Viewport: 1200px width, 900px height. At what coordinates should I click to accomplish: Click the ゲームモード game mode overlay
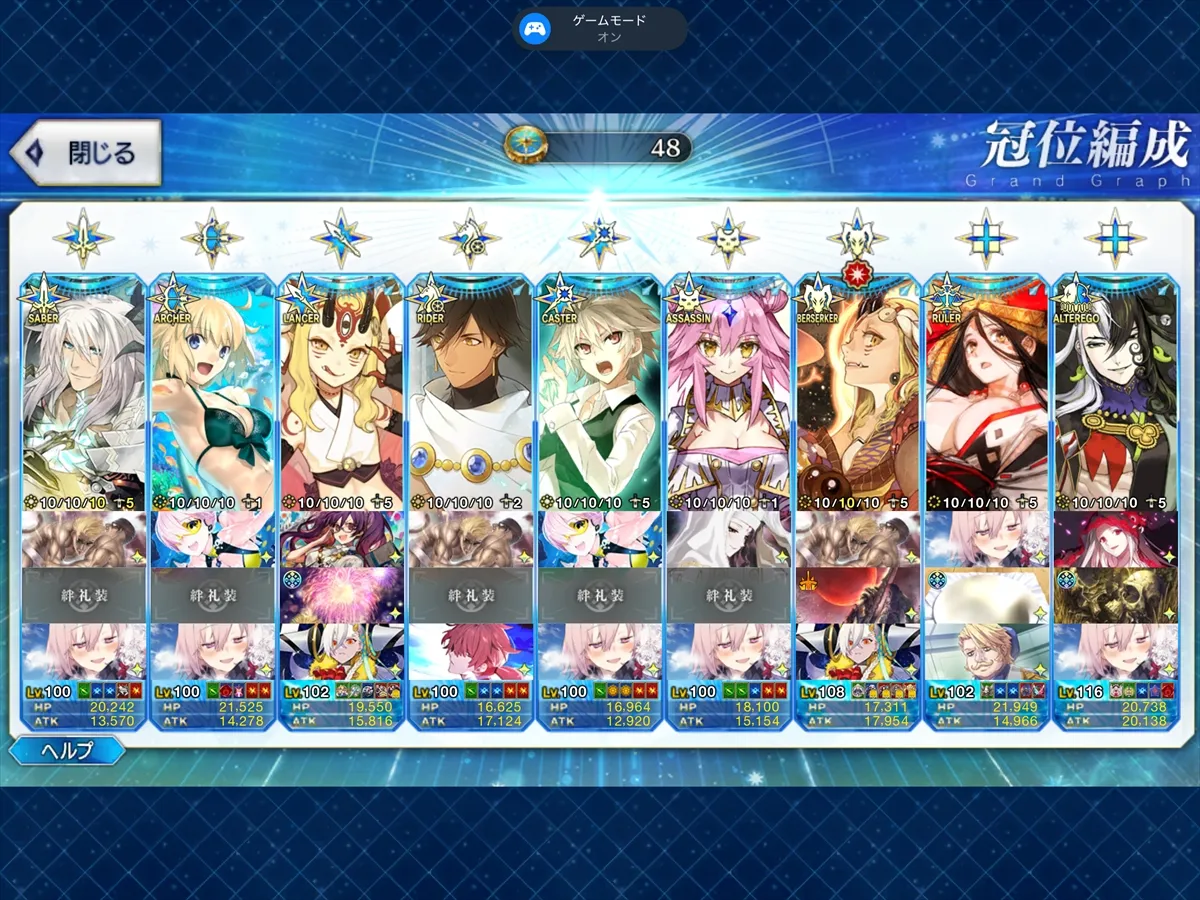(x=600, y=28)
